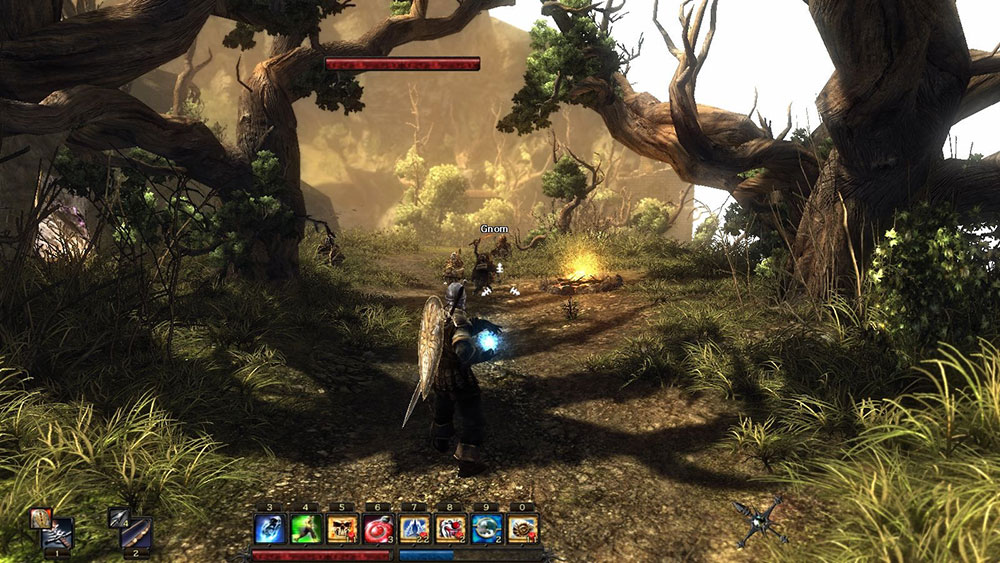Choose the scroll in hotbar slot 8
This screenshot has height=563, width=1000.
(450, 528)
